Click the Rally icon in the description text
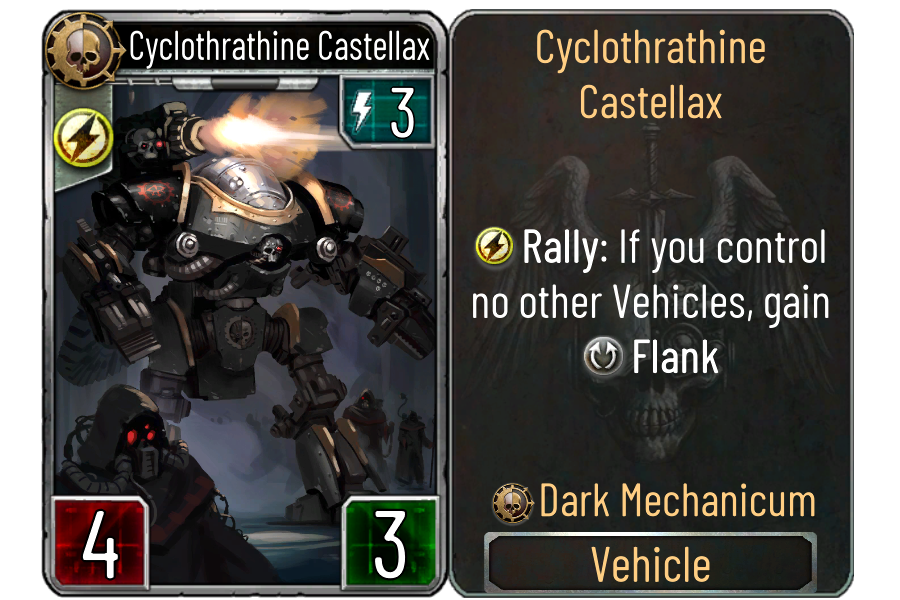 pyautogui.click(x=494, y=247)
